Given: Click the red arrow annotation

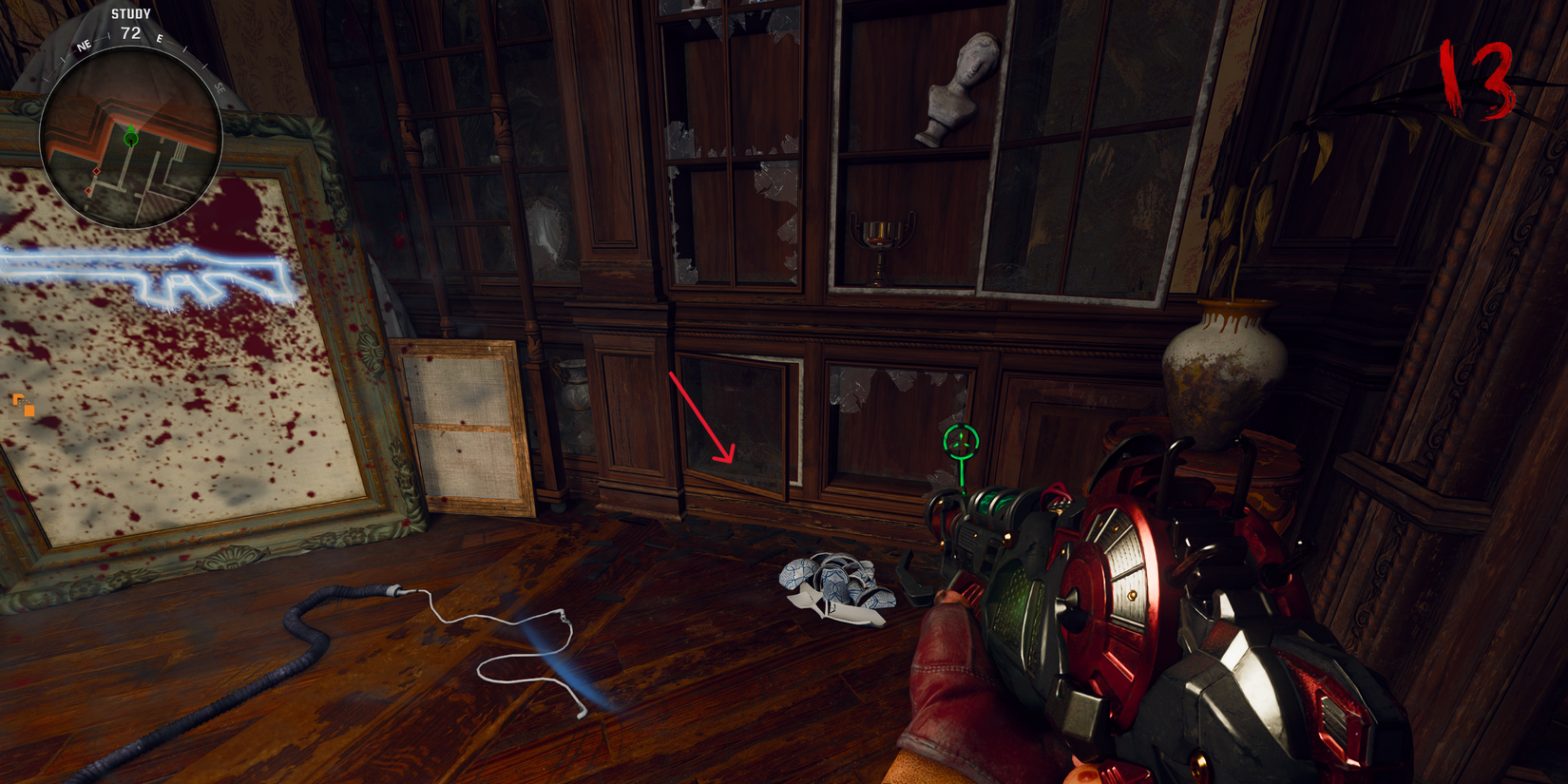Looking at the screenshot, I should pyautogui.click(x=703, y=413).
